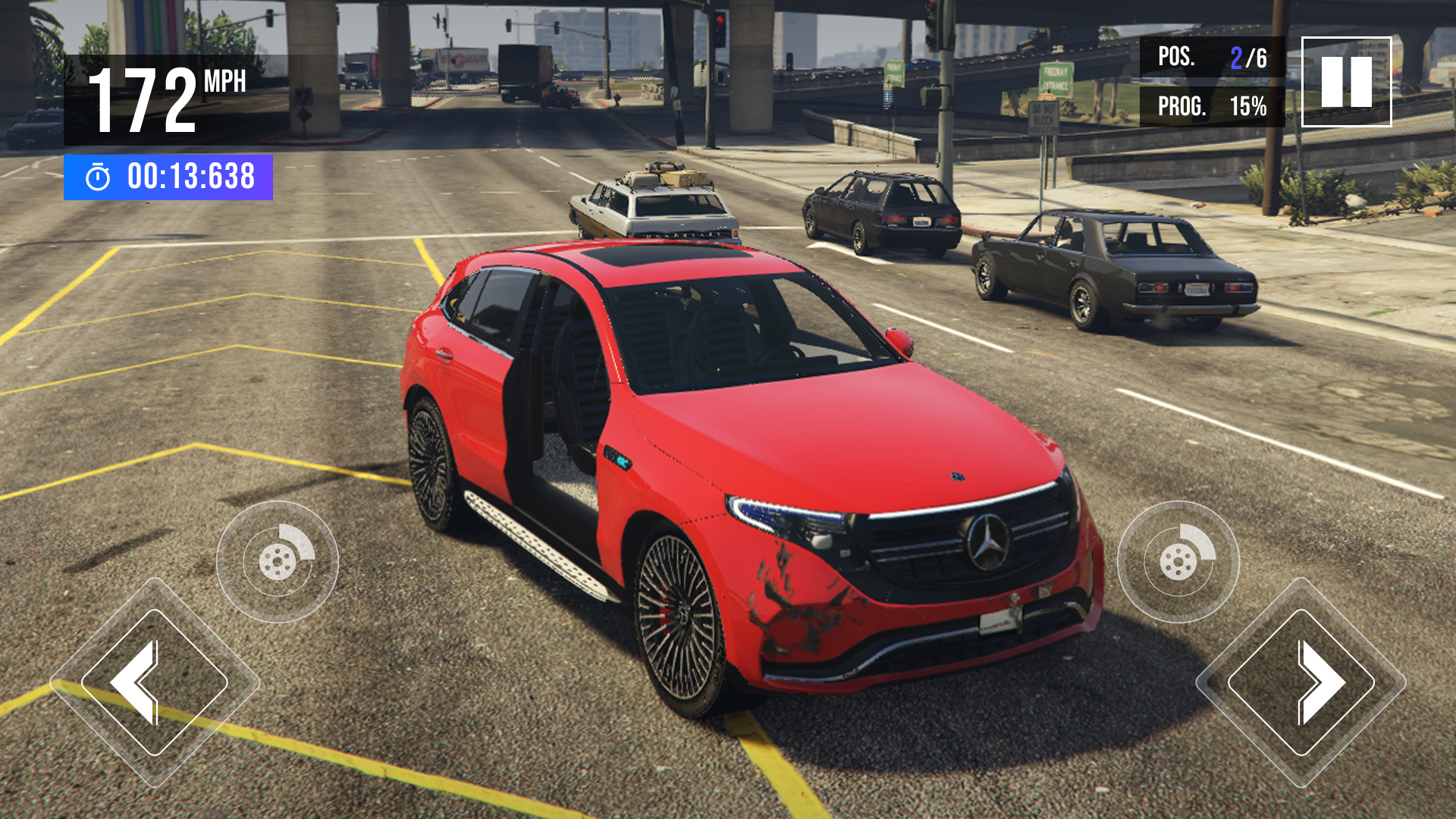Toggle the right handbrake control
The width and height of the screenshot is (1456, 819).
(1179, 561)
